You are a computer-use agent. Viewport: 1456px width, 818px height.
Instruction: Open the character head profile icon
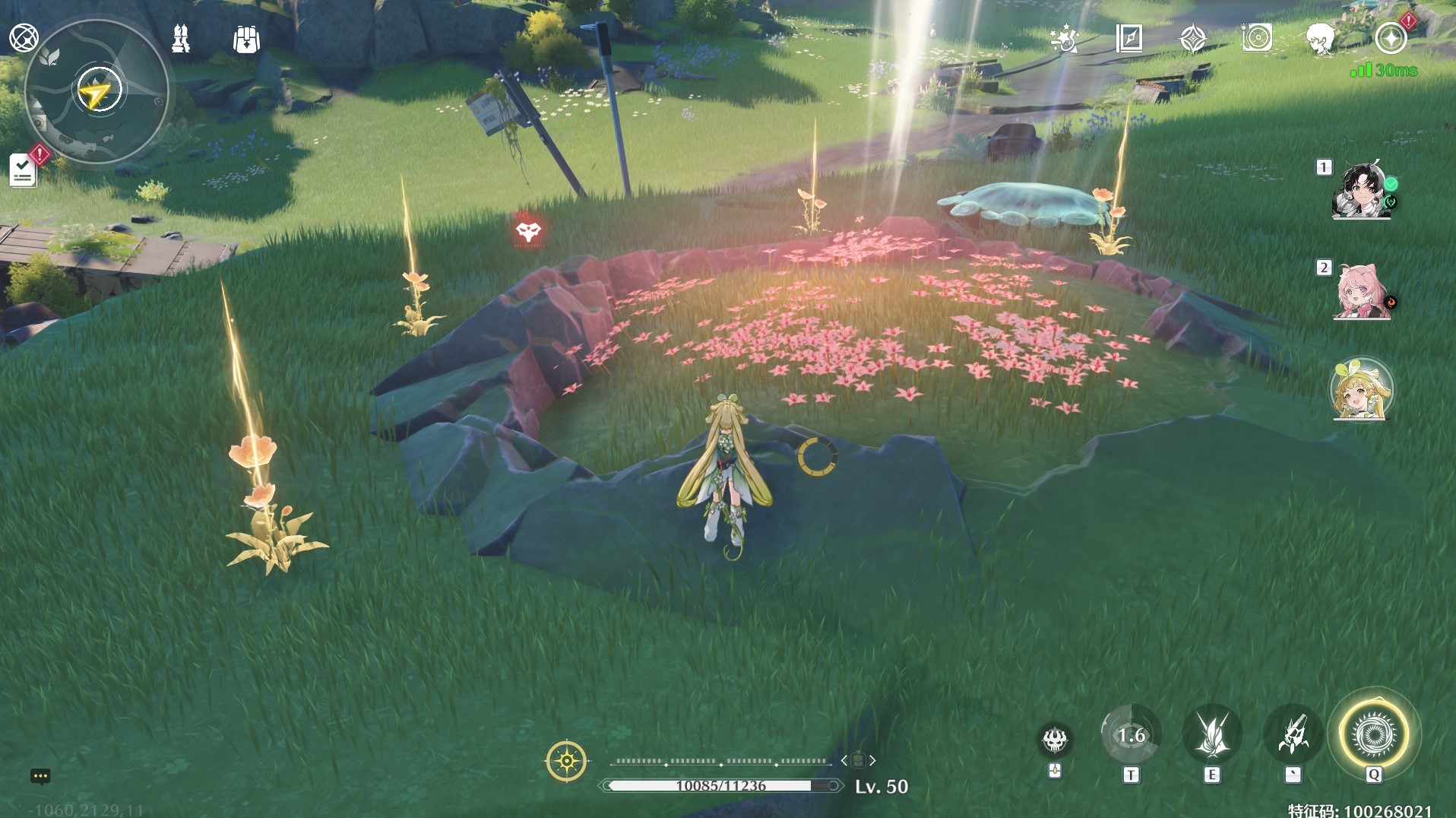(1321, 38)
